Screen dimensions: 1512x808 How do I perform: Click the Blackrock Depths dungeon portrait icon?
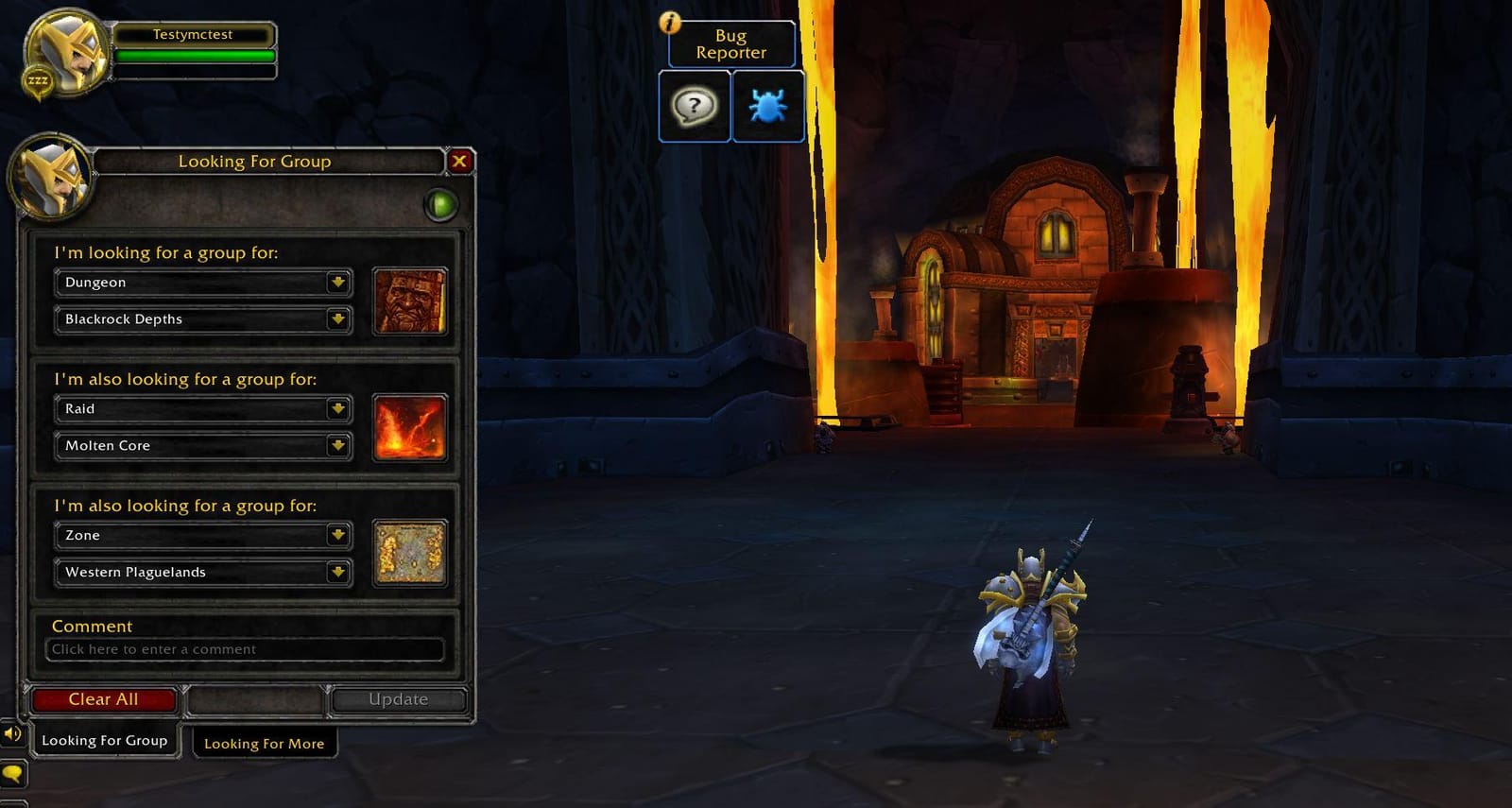(x=410, y=301)
